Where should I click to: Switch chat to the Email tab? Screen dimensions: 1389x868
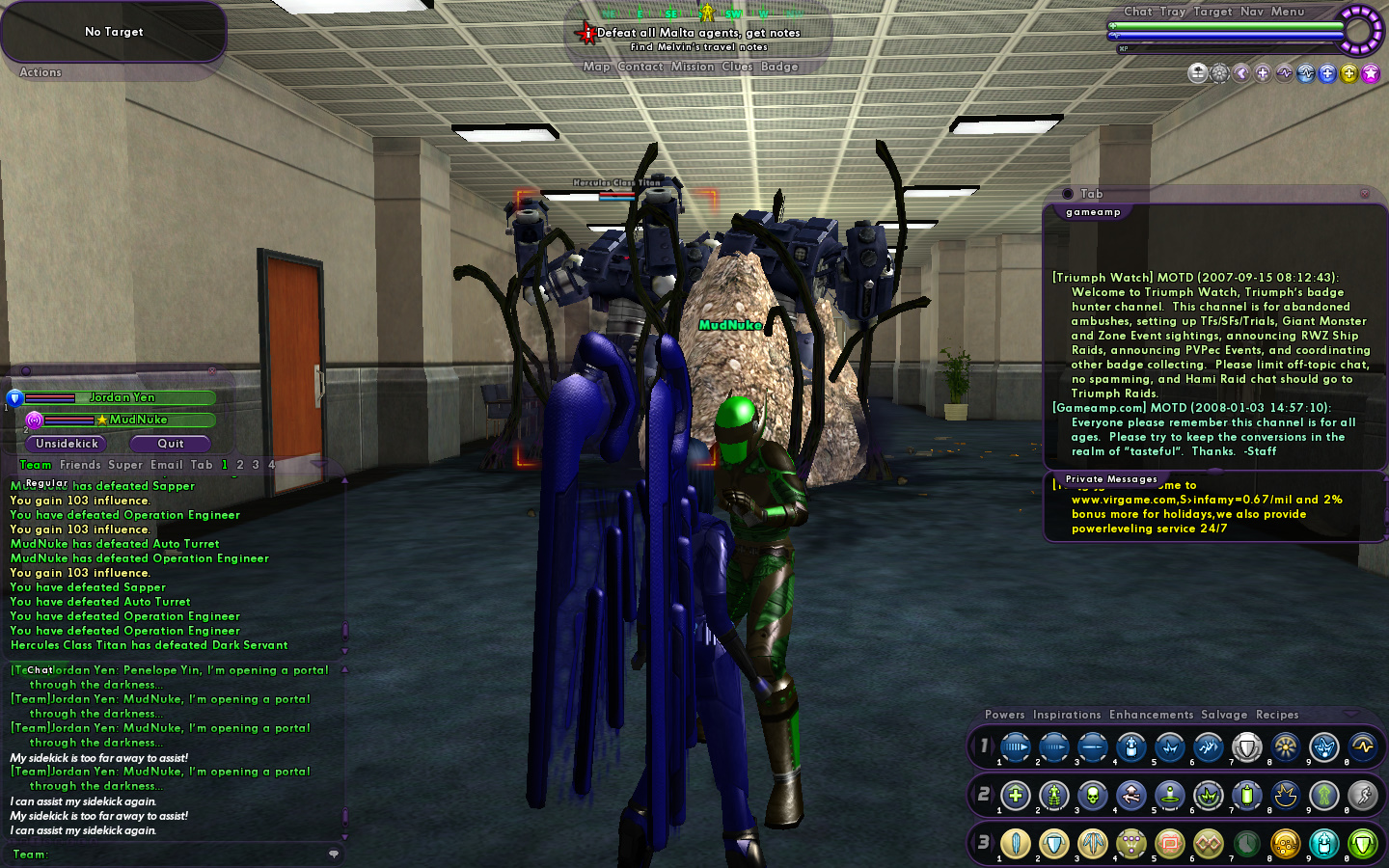[x=166, y=465]
